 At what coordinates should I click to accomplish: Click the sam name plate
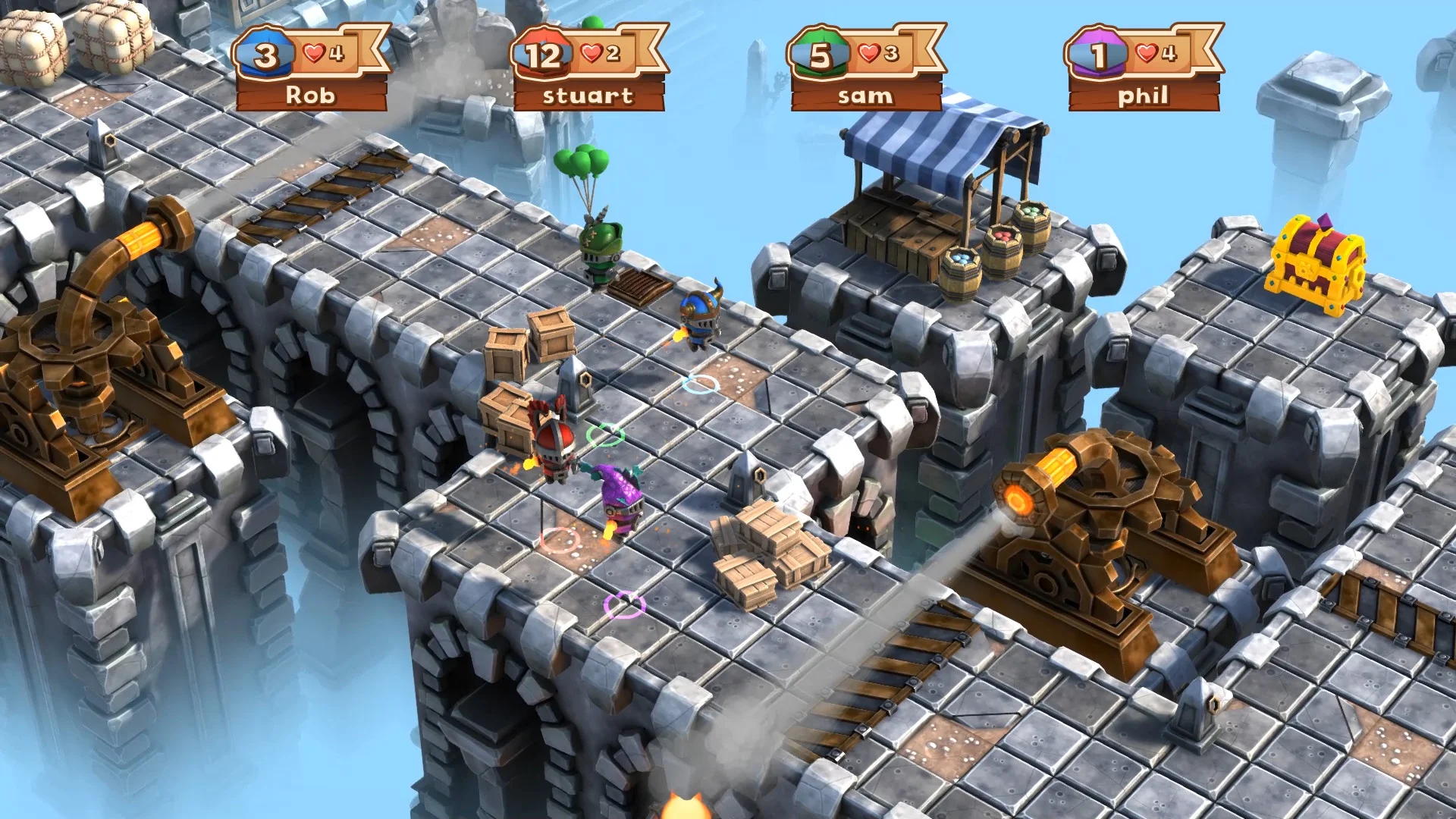point(864,96)
